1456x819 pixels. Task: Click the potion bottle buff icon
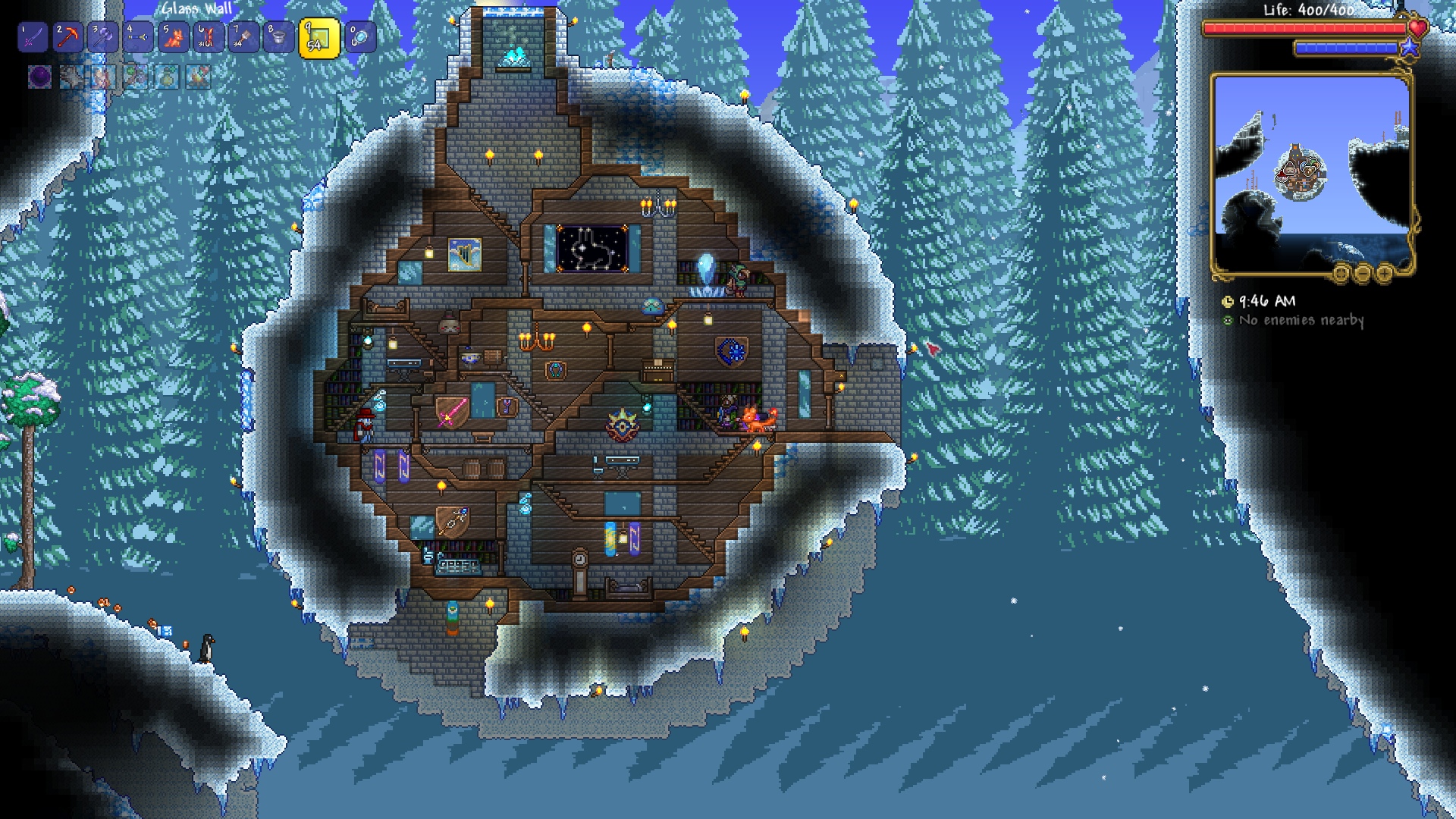coord(167,77)
